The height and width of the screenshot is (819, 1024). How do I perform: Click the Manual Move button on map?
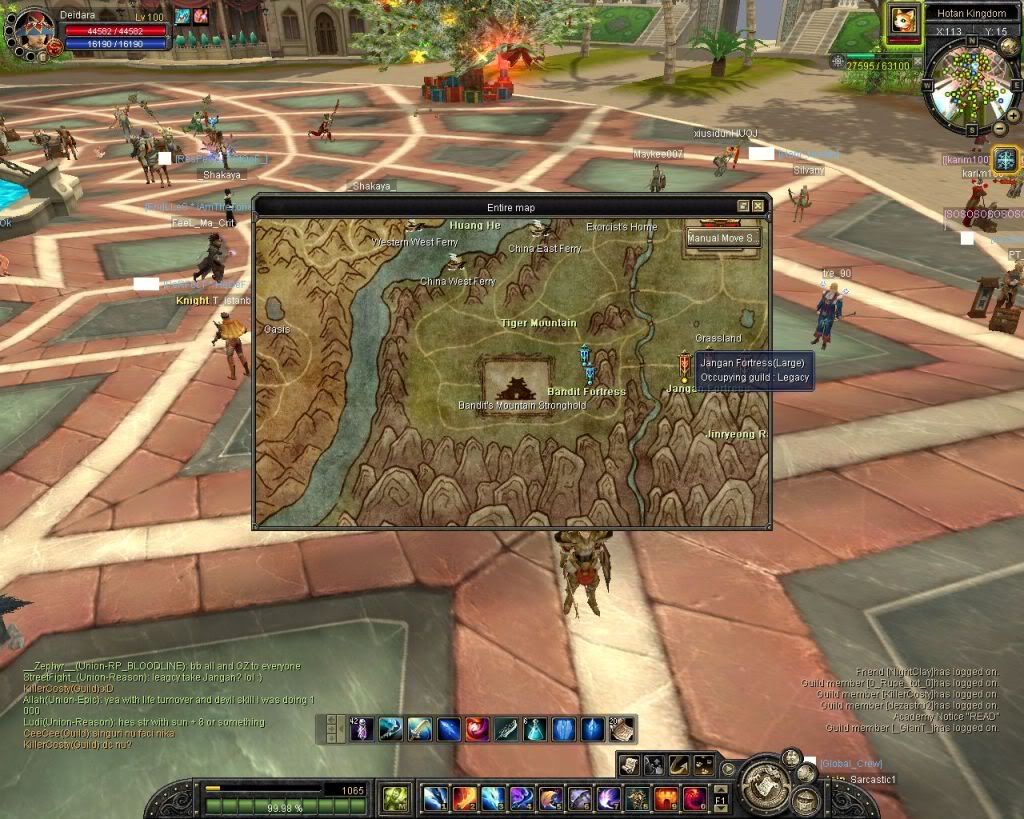click(723, 239)
